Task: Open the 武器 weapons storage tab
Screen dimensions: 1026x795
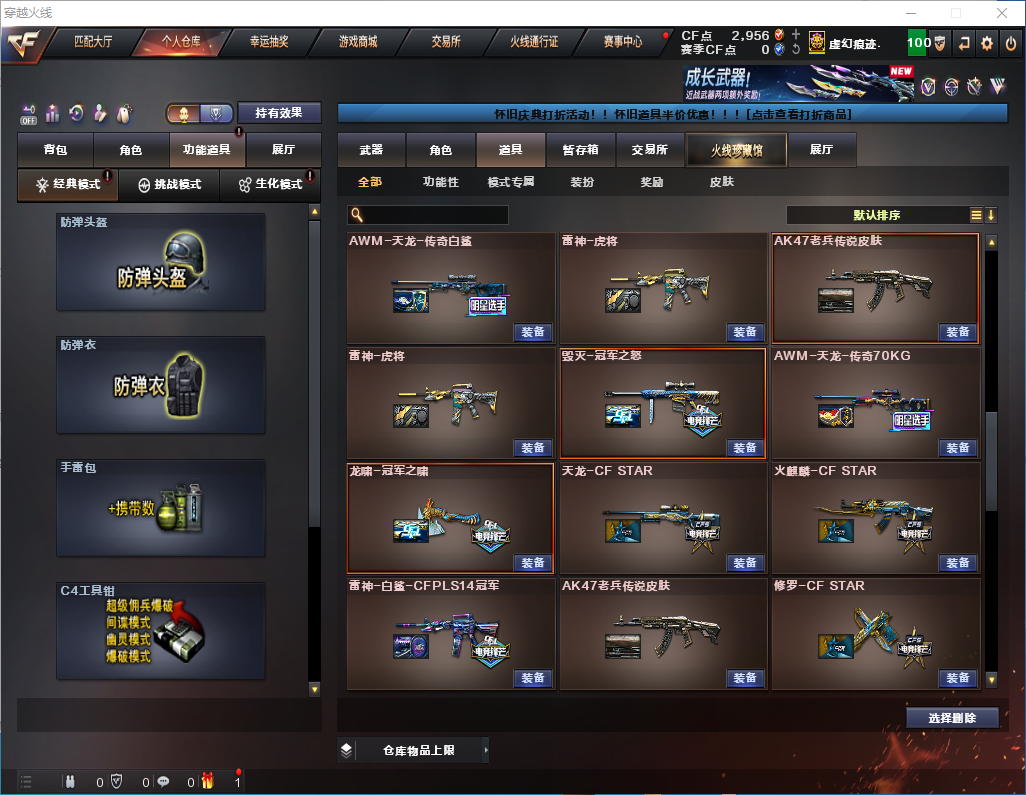Action: [x=371, y=150]
